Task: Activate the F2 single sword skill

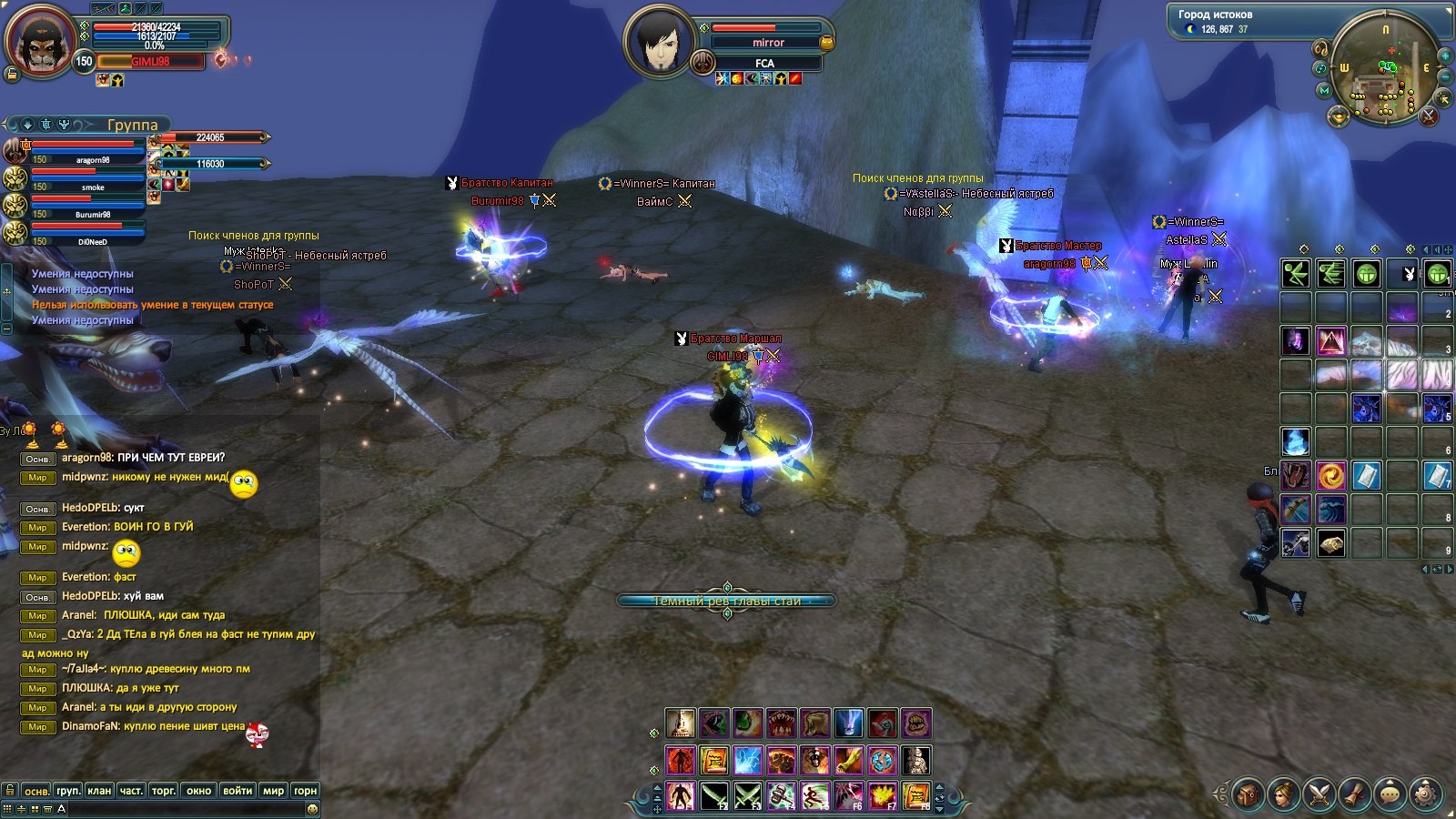Action: tap(713, 796)
